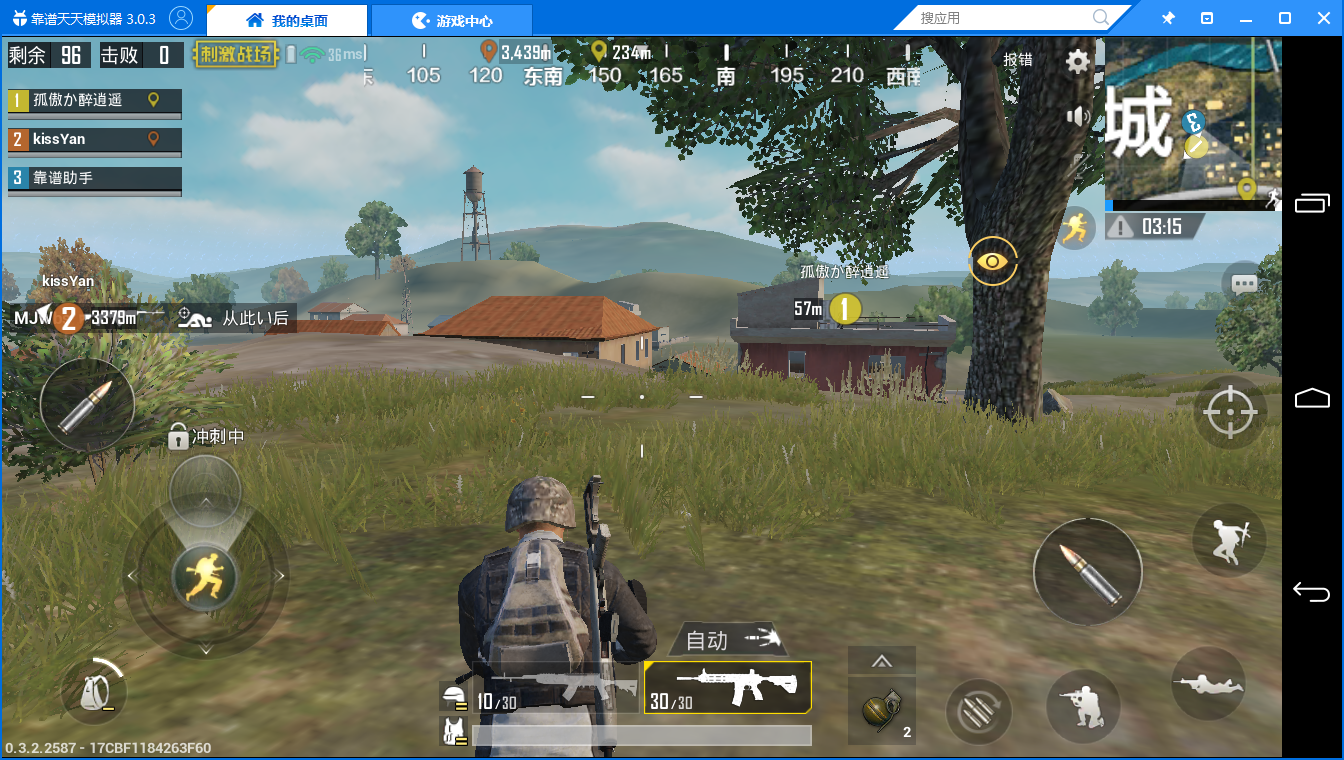This screenshot has width=1344, height=760.
Task: Tap the right-side bullet fire button
Action: [1087, 572]
